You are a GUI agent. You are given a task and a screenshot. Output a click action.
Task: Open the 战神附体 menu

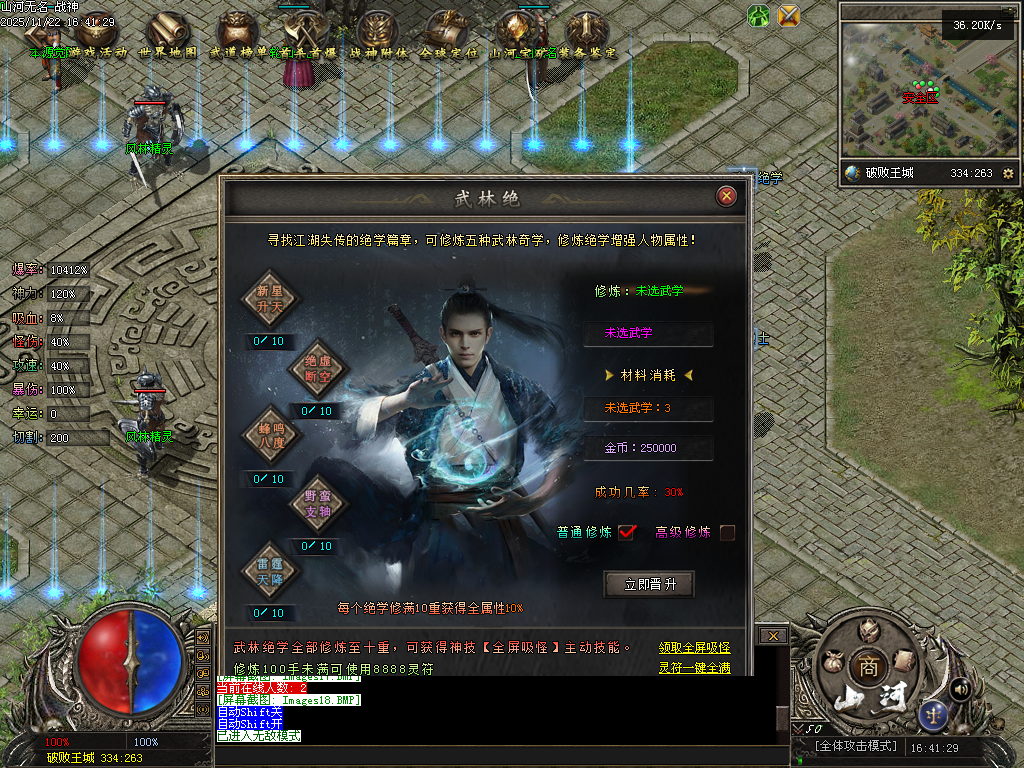click(x=378, y=36)
